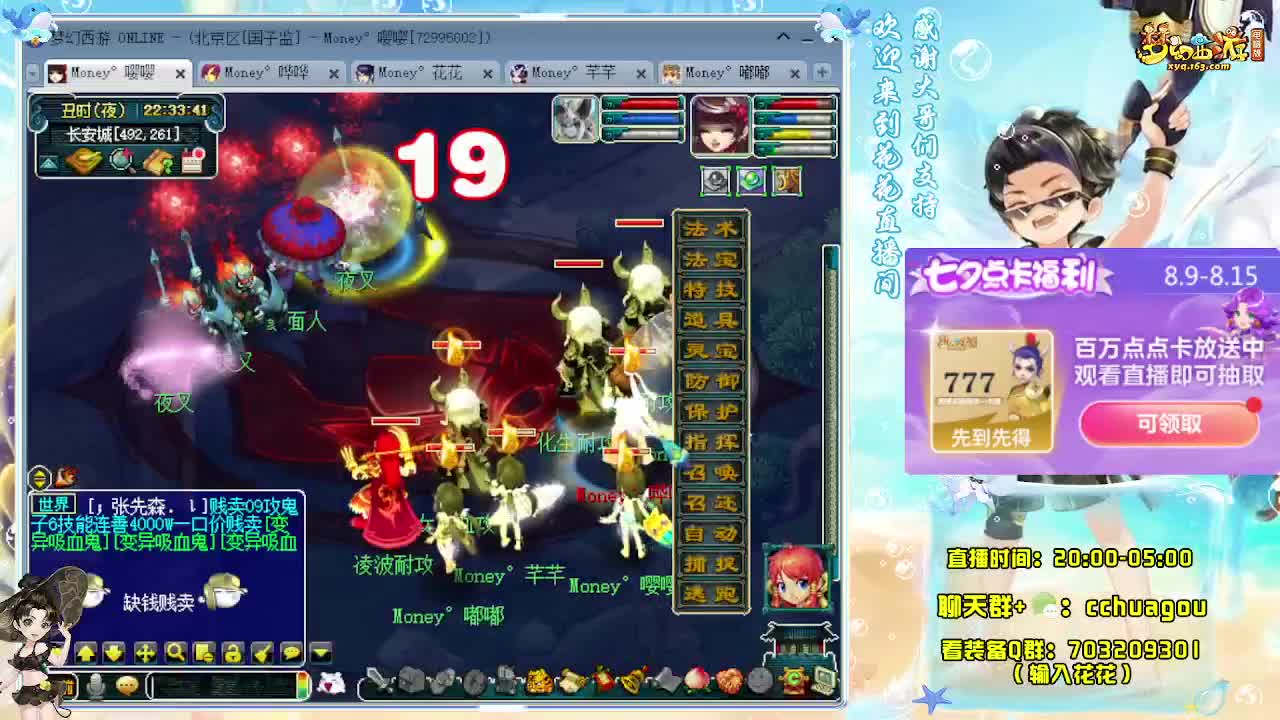The height and width of the screenshot is (720, 1280).
Task: Click the gold treasure icon in location panel
Action: coord(82,159)
